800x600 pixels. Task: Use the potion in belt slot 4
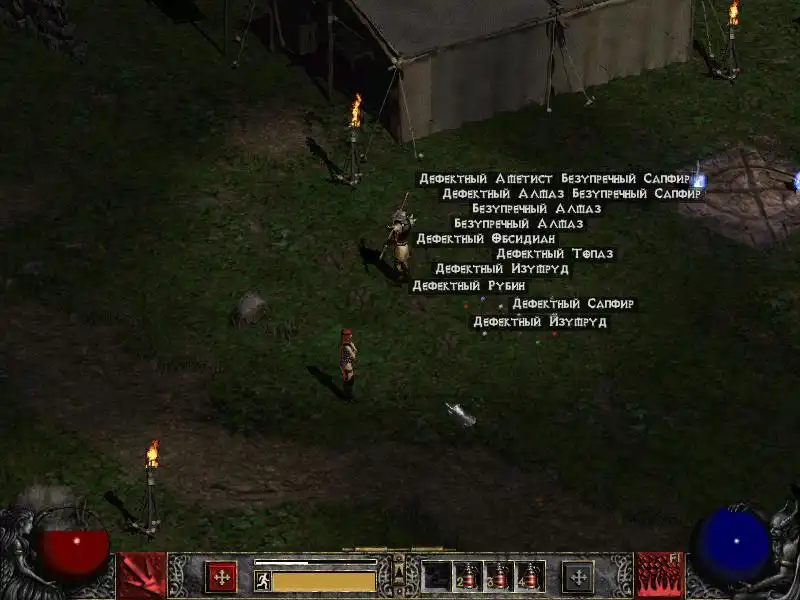click(x=530, y=576)
